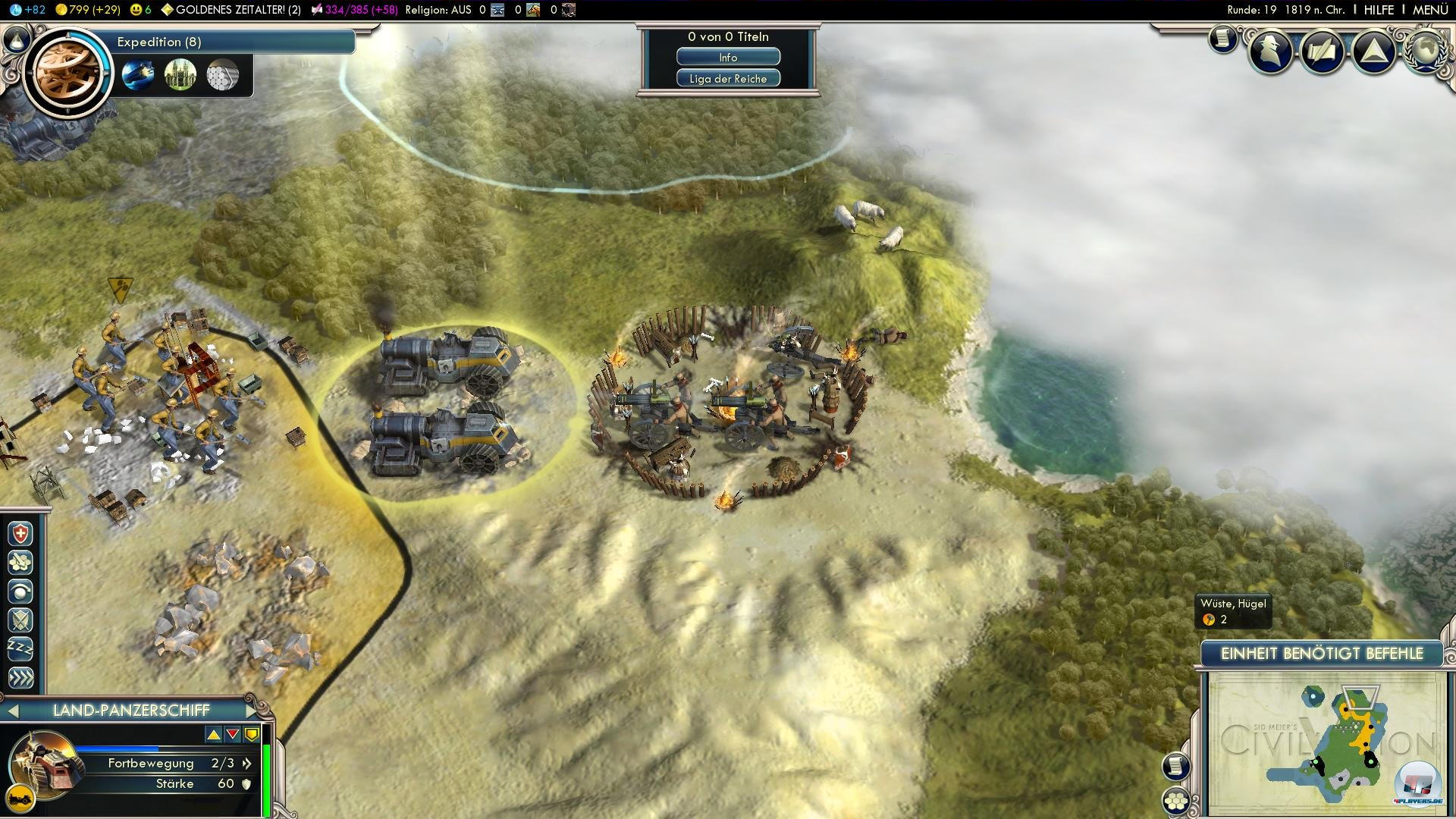Viewport: 1456px width, 819px height.
Task: Click the minimap
Action: click(x=1327, y=743)
